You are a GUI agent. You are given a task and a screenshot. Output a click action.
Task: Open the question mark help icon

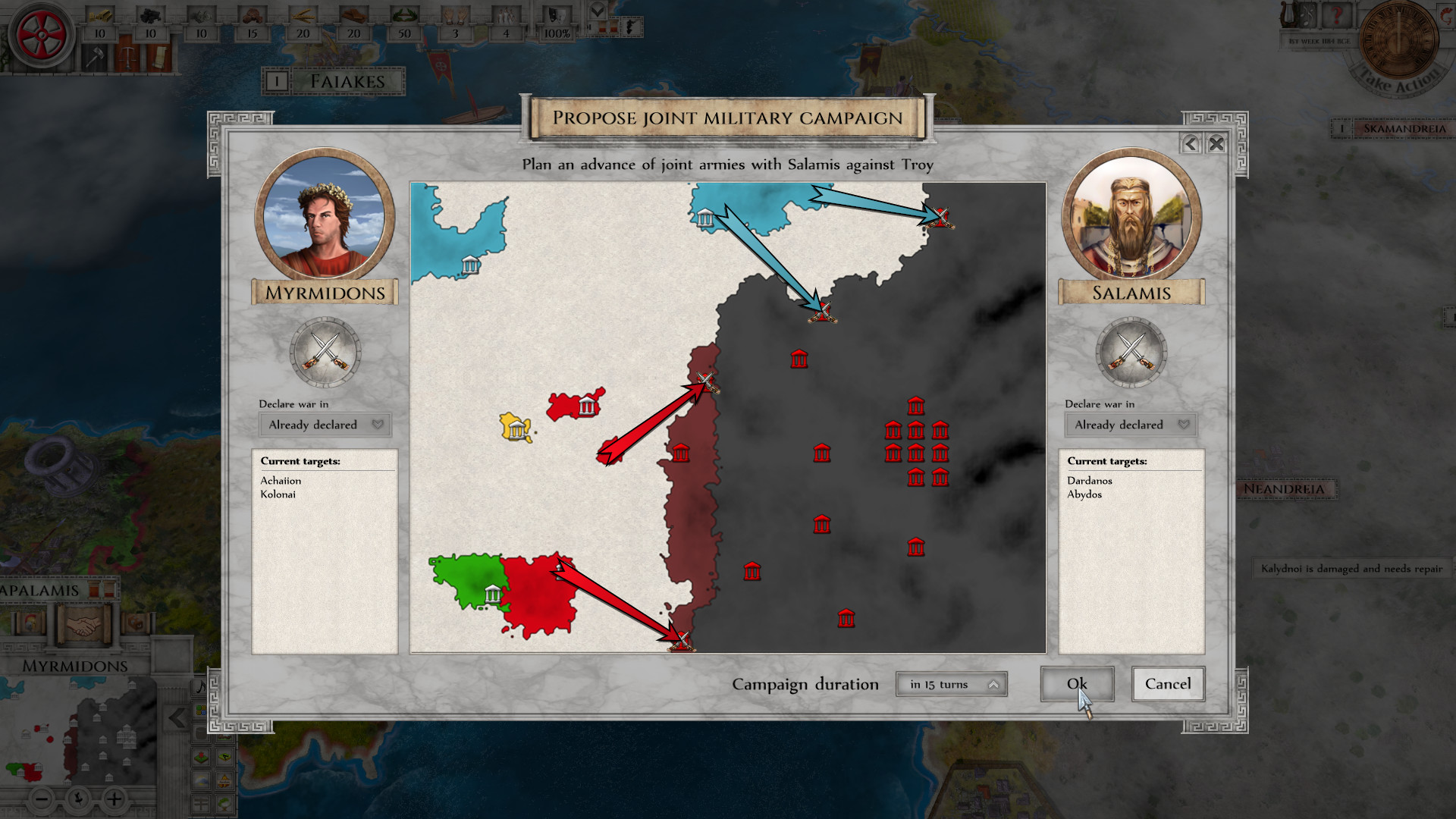point(1336,16)
